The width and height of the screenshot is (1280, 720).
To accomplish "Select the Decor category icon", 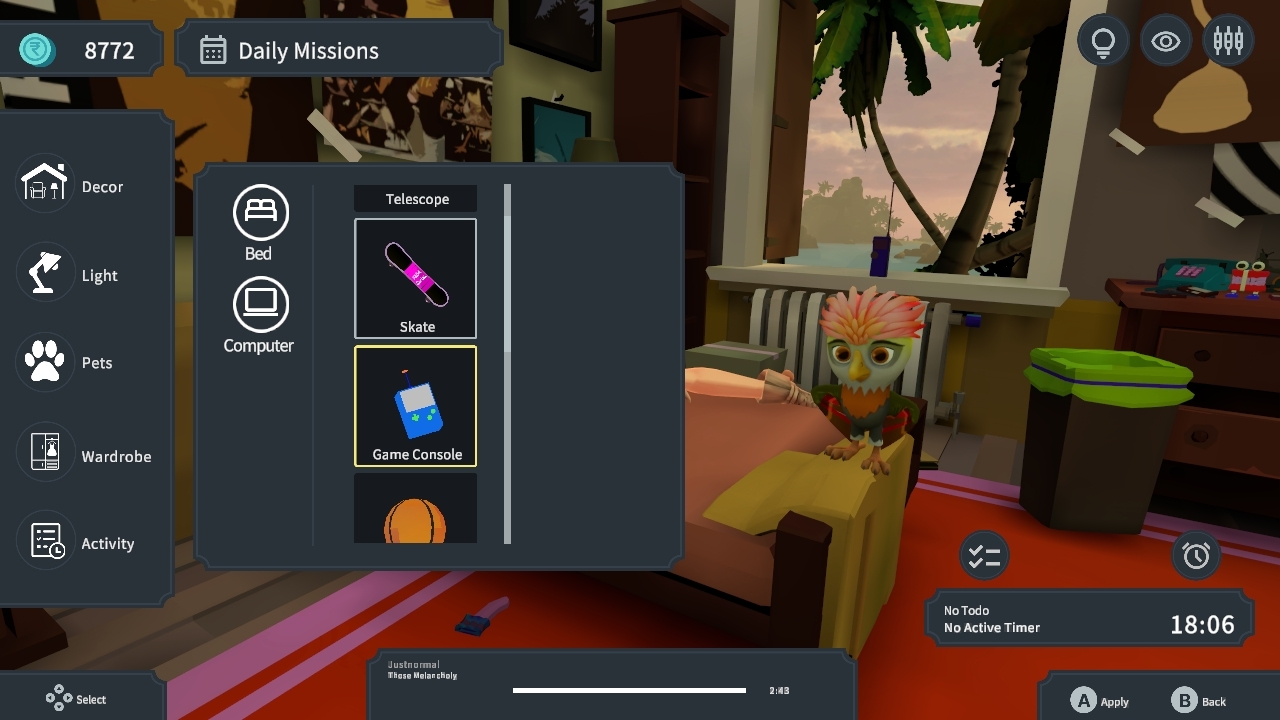I will point(44,185).
